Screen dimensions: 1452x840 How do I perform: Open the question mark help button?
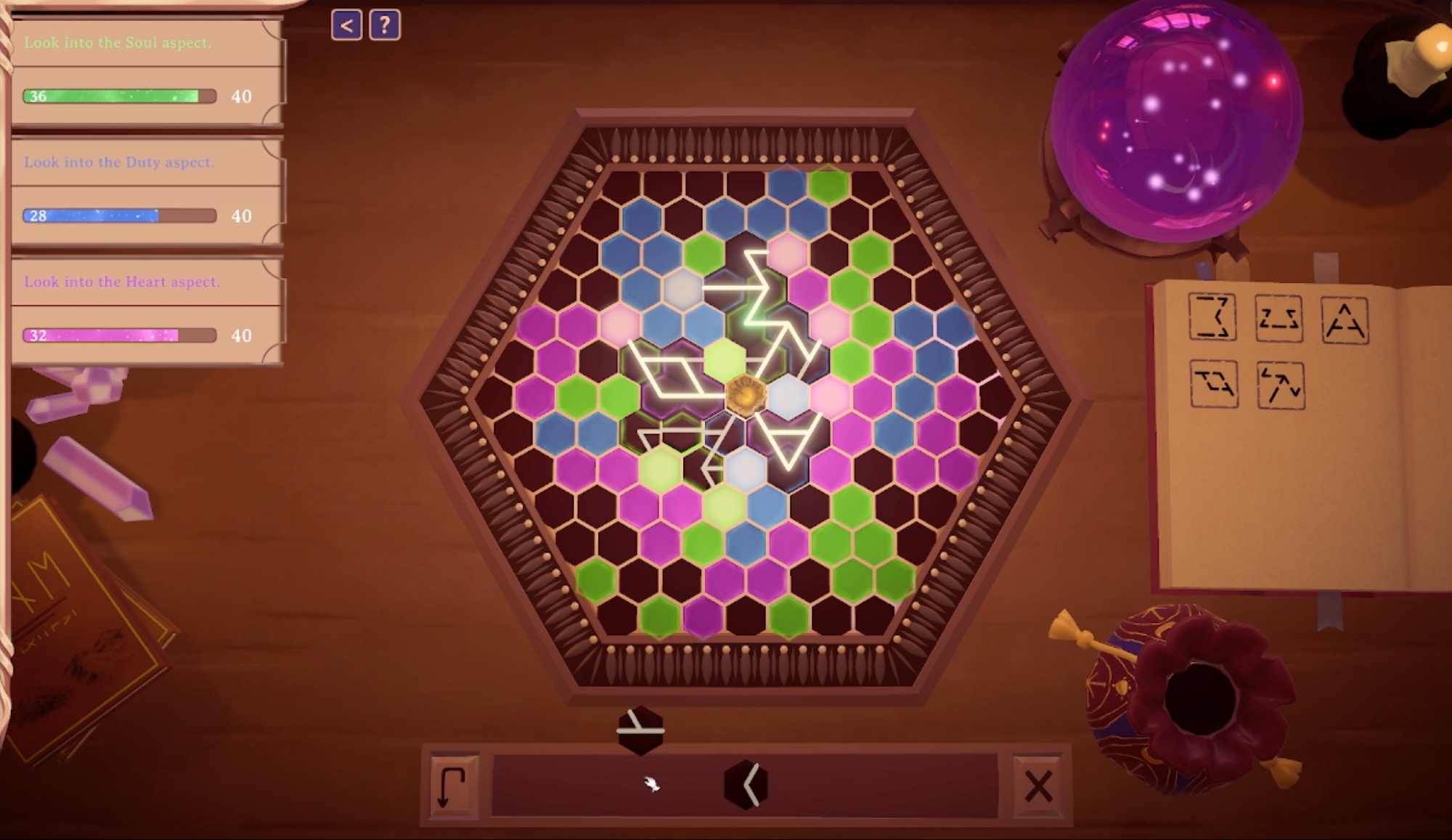(385, 26)
